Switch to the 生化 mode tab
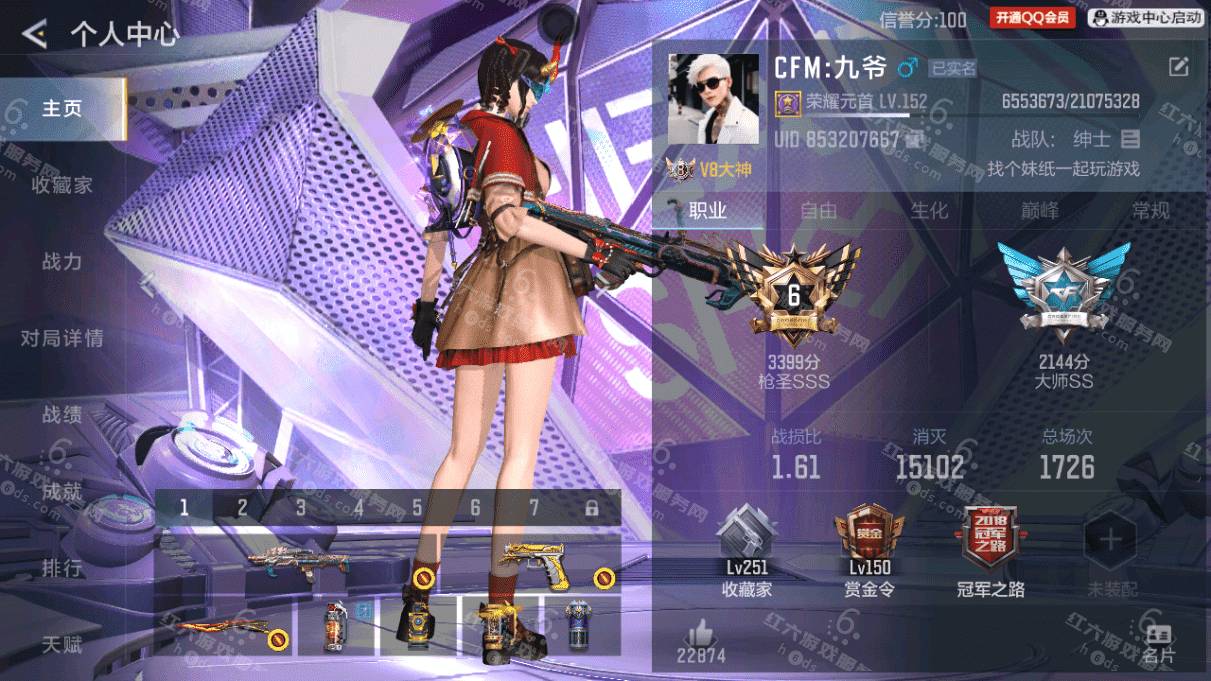 (x=929, y=211)
